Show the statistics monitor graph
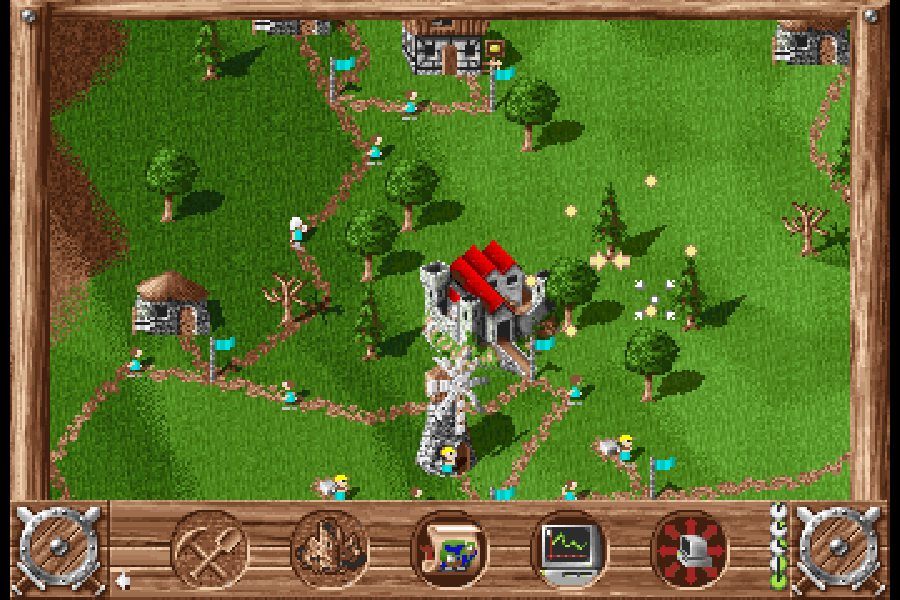Screen dimensions: 900x600 coord(569,548)
